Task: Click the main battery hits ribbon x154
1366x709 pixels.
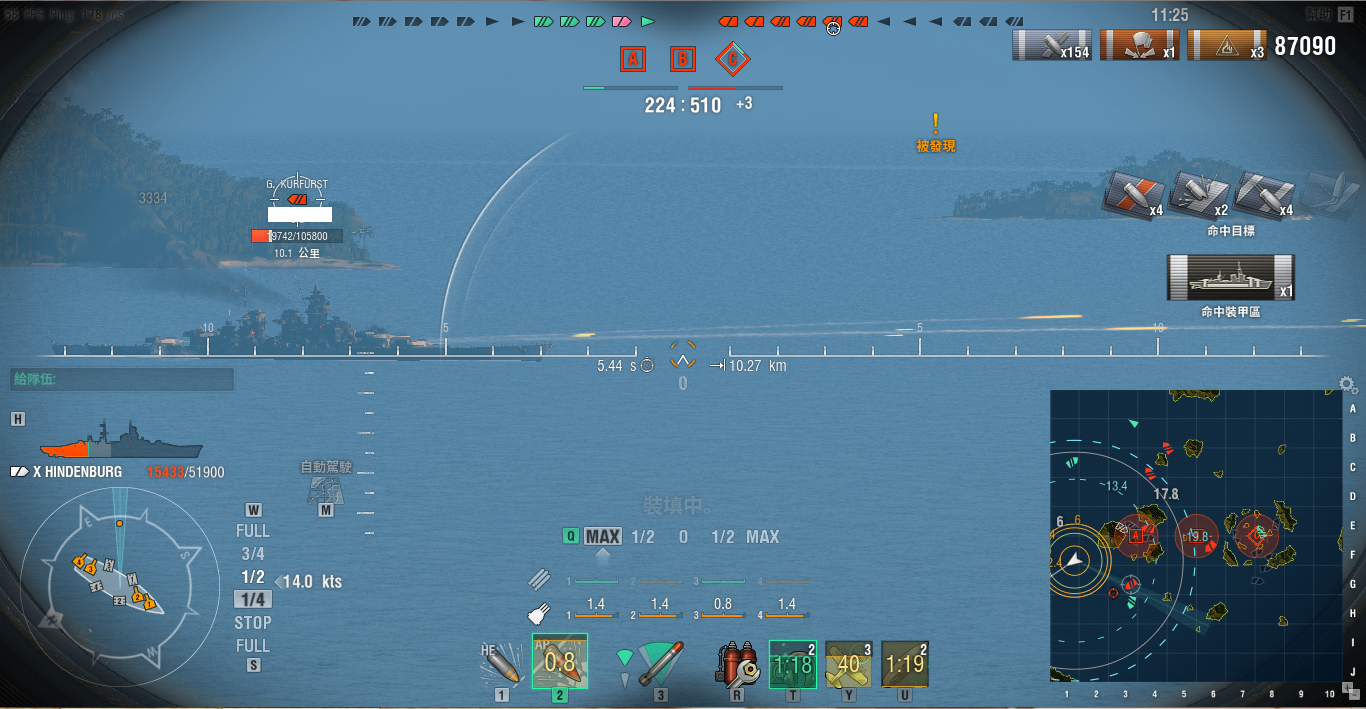Action: (x=1052, y=45)
